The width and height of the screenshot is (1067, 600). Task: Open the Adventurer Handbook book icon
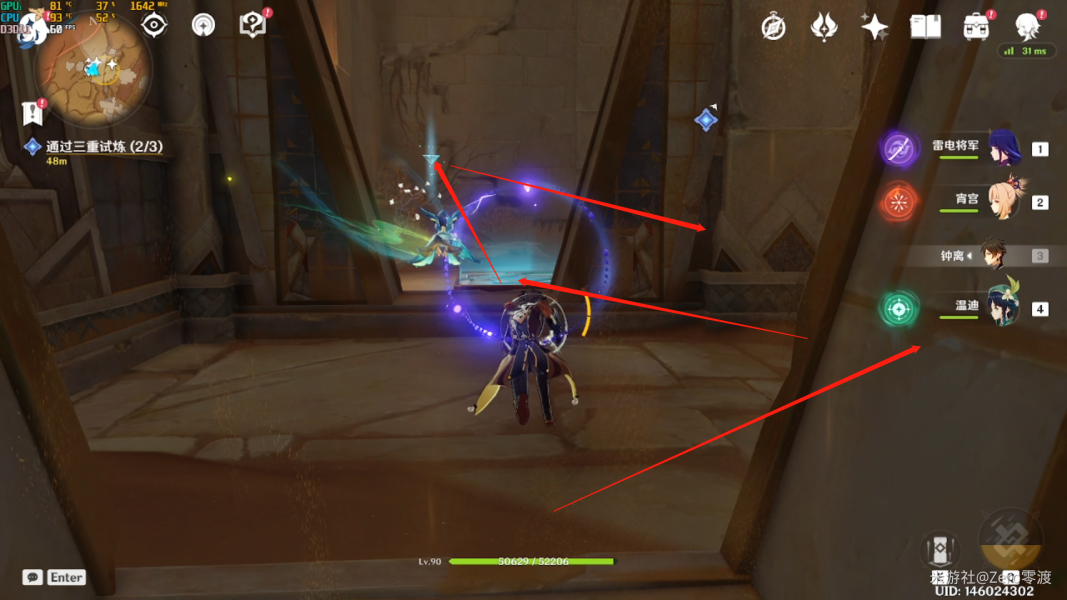925,27
